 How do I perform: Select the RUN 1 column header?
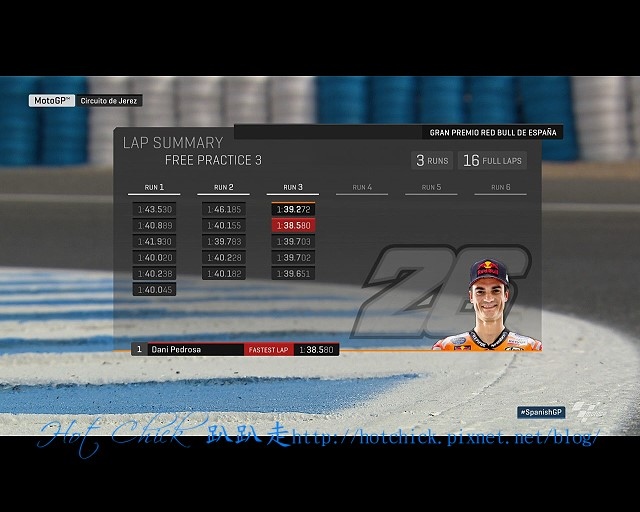click(x=154, y=187)
